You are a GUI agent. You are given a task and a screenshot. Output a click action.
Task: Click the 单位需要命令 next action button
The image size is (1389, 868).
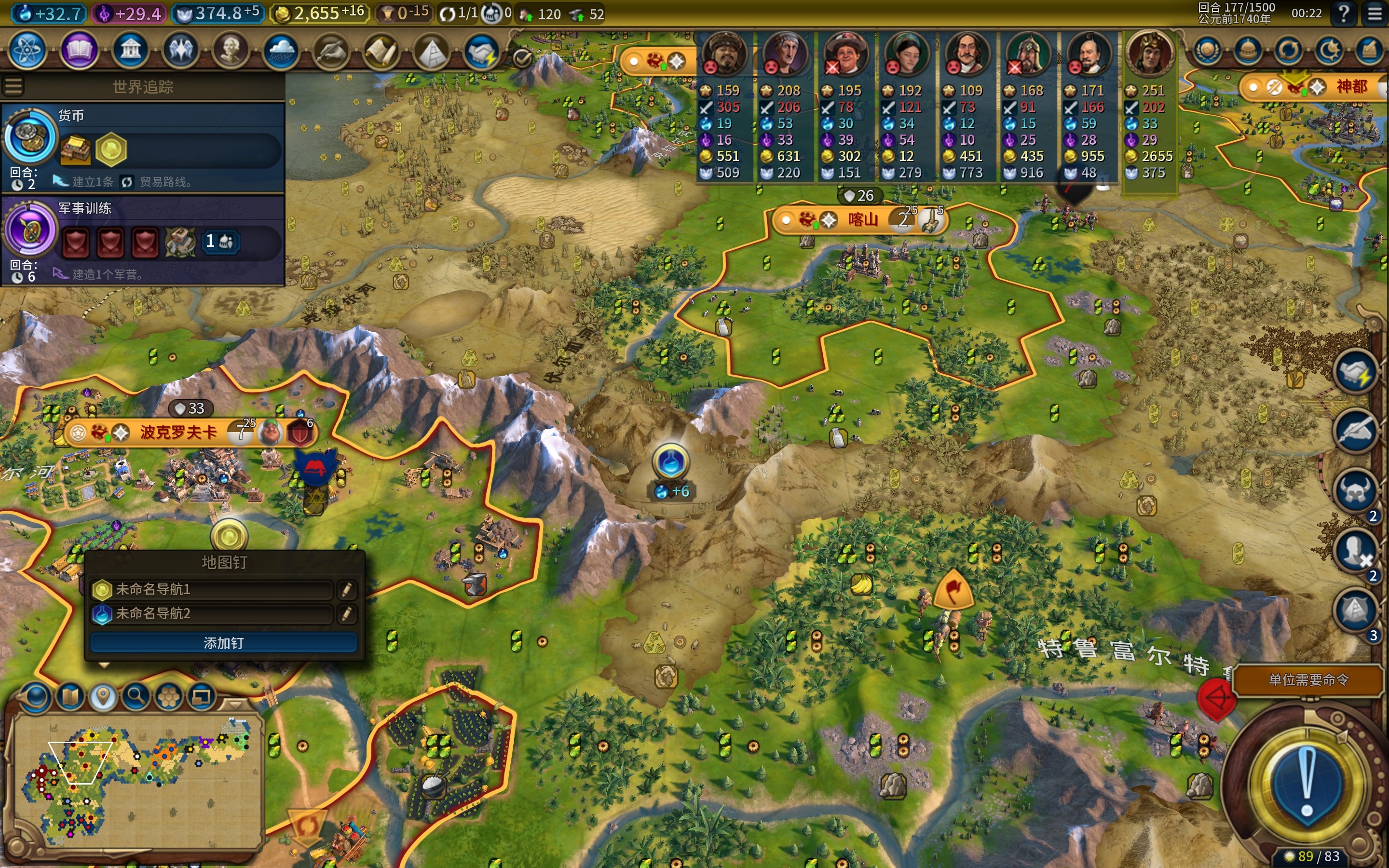point(1307,680)
